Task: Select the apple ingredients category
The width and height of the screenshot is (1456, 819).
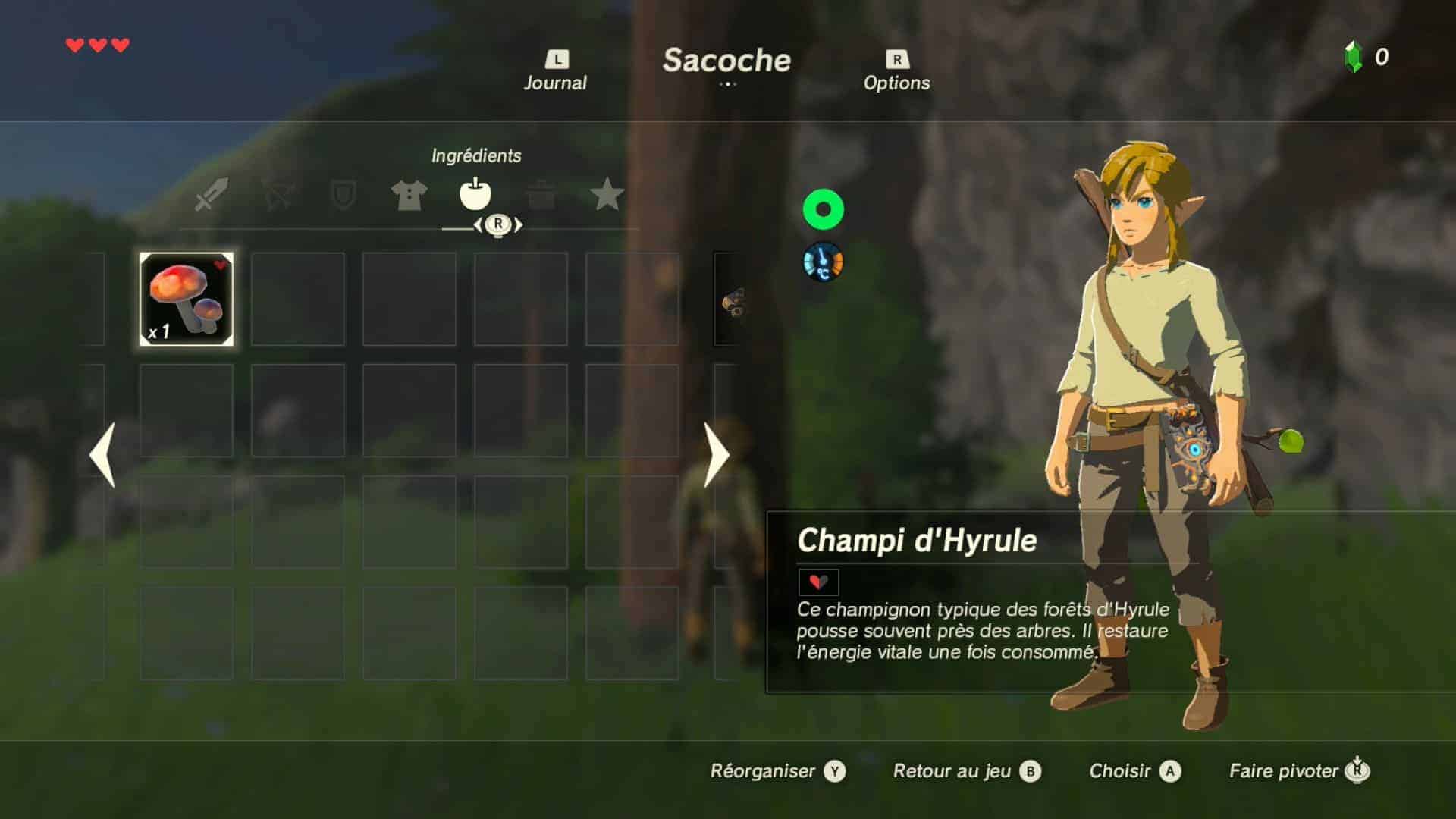Action: (475, 195)
